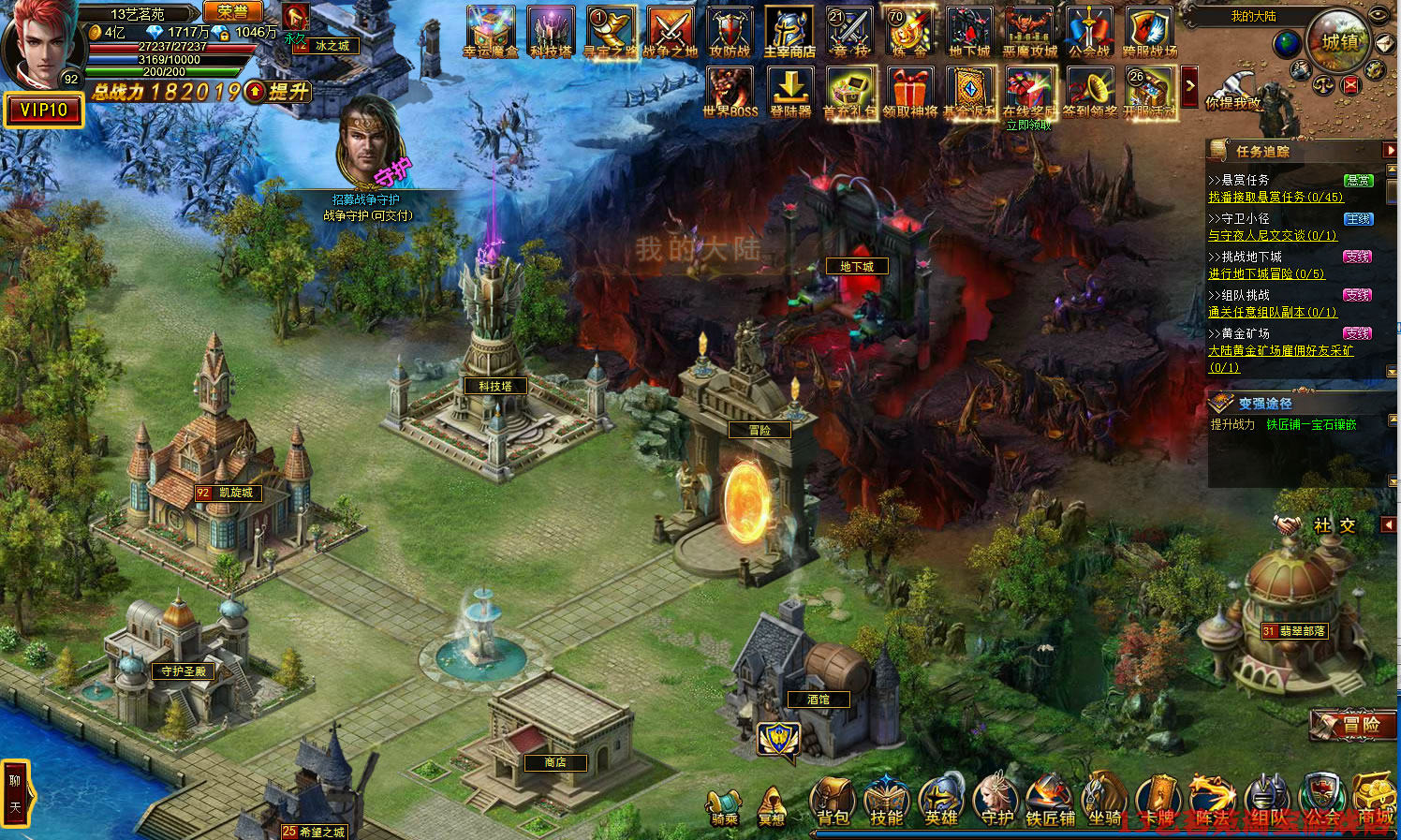Open the 幸运魔盒 lucky box event
This screenshot has width=1401, height=840.
[x=490, y=31]
